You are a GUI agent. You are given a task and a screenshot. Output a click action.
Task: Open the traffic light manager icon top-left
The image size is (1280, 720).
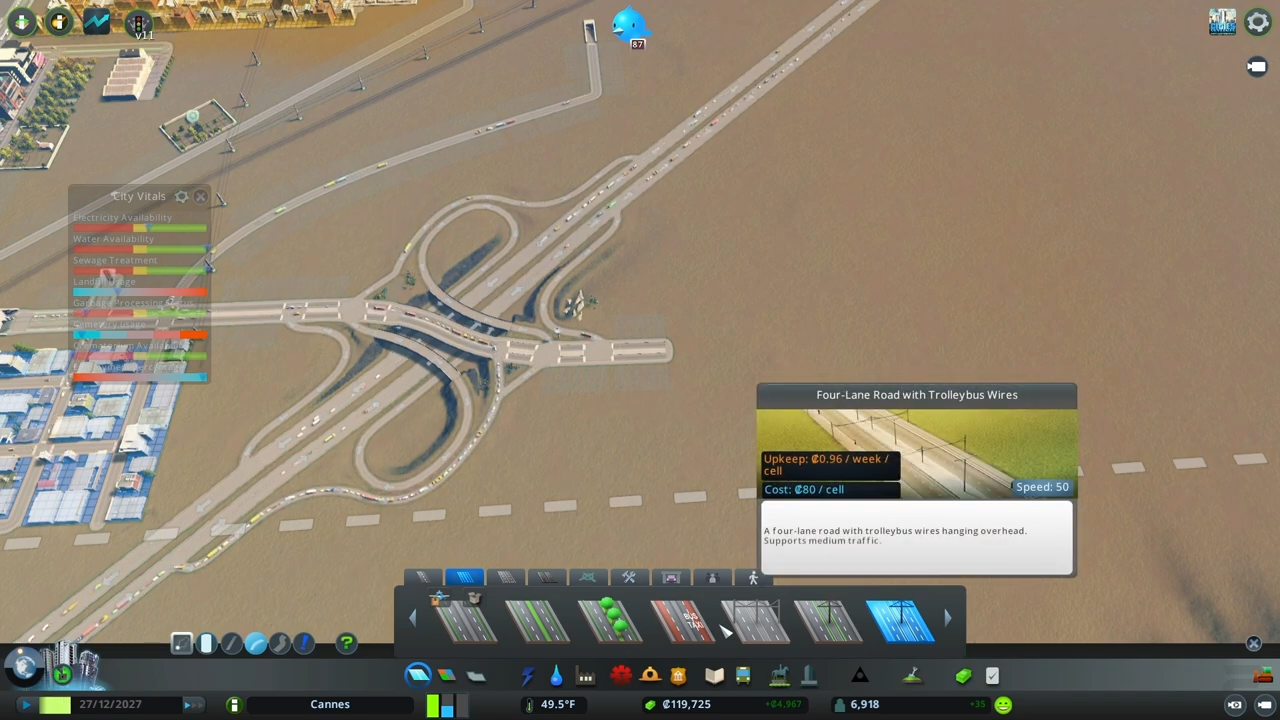pos(139,23)
